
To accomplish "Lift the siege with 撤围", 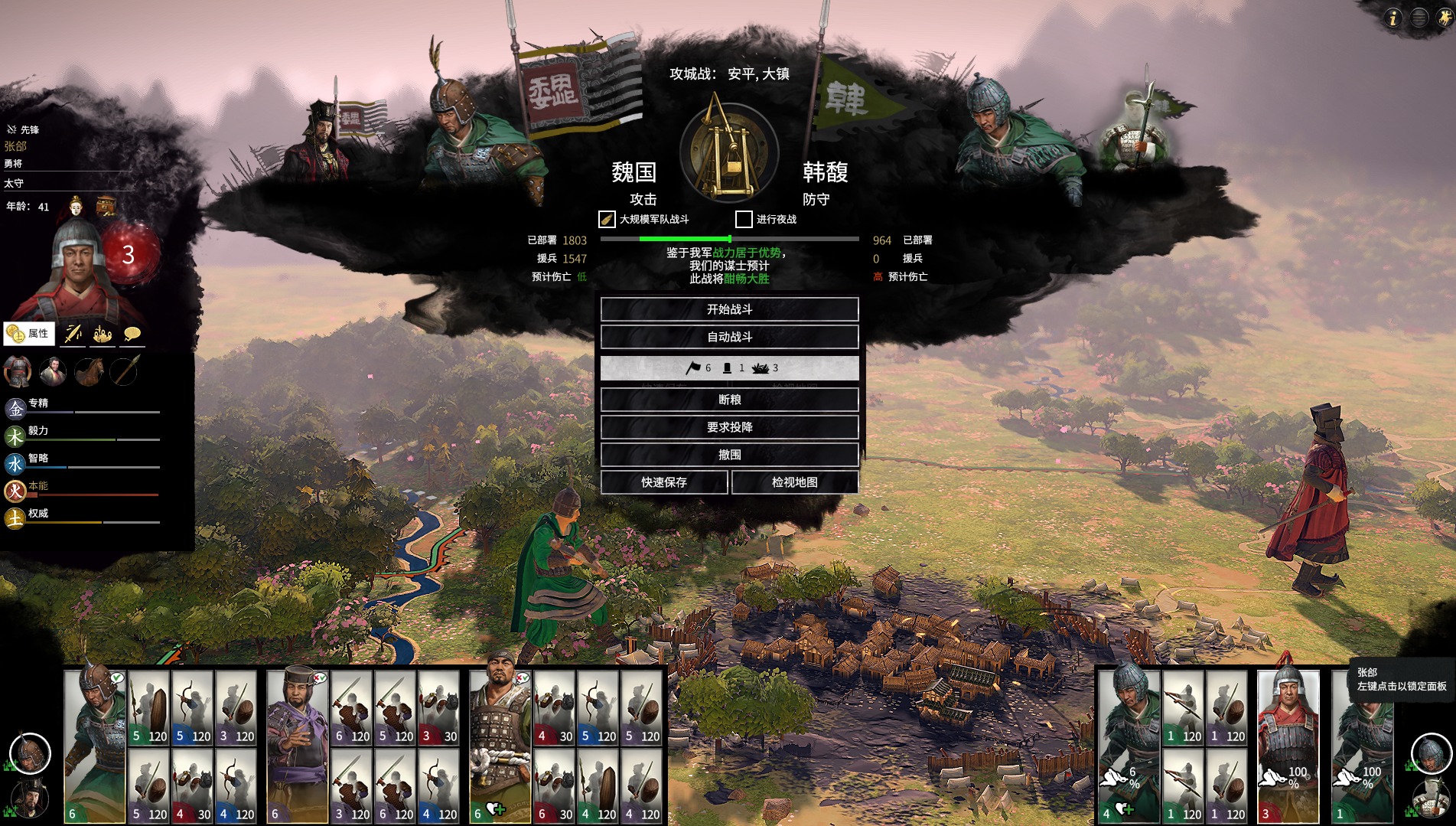I will [729, 455].
